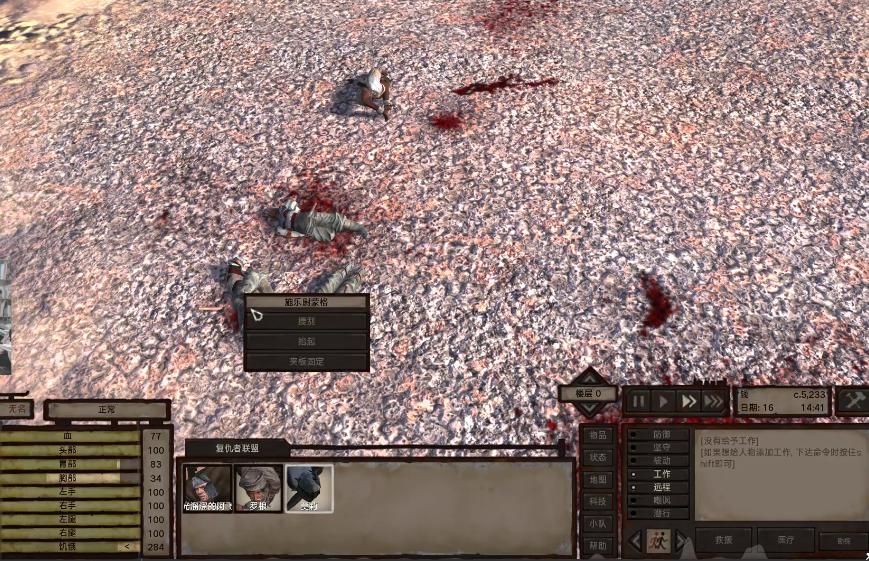The height and width of the screenshot is (561, 869).
Task: Open the 物品 (inventory) panel
Action: (x=598, y=435)
